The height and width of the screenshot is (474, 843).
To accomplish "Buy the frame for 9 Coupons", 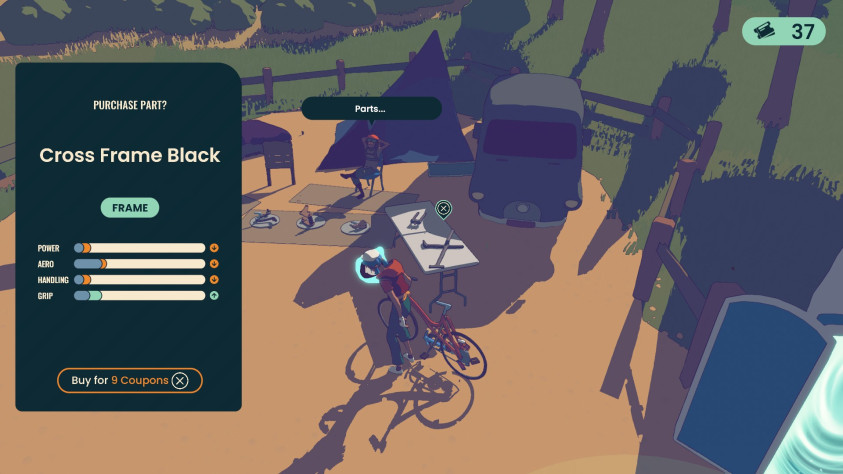I will pos(130,380).
